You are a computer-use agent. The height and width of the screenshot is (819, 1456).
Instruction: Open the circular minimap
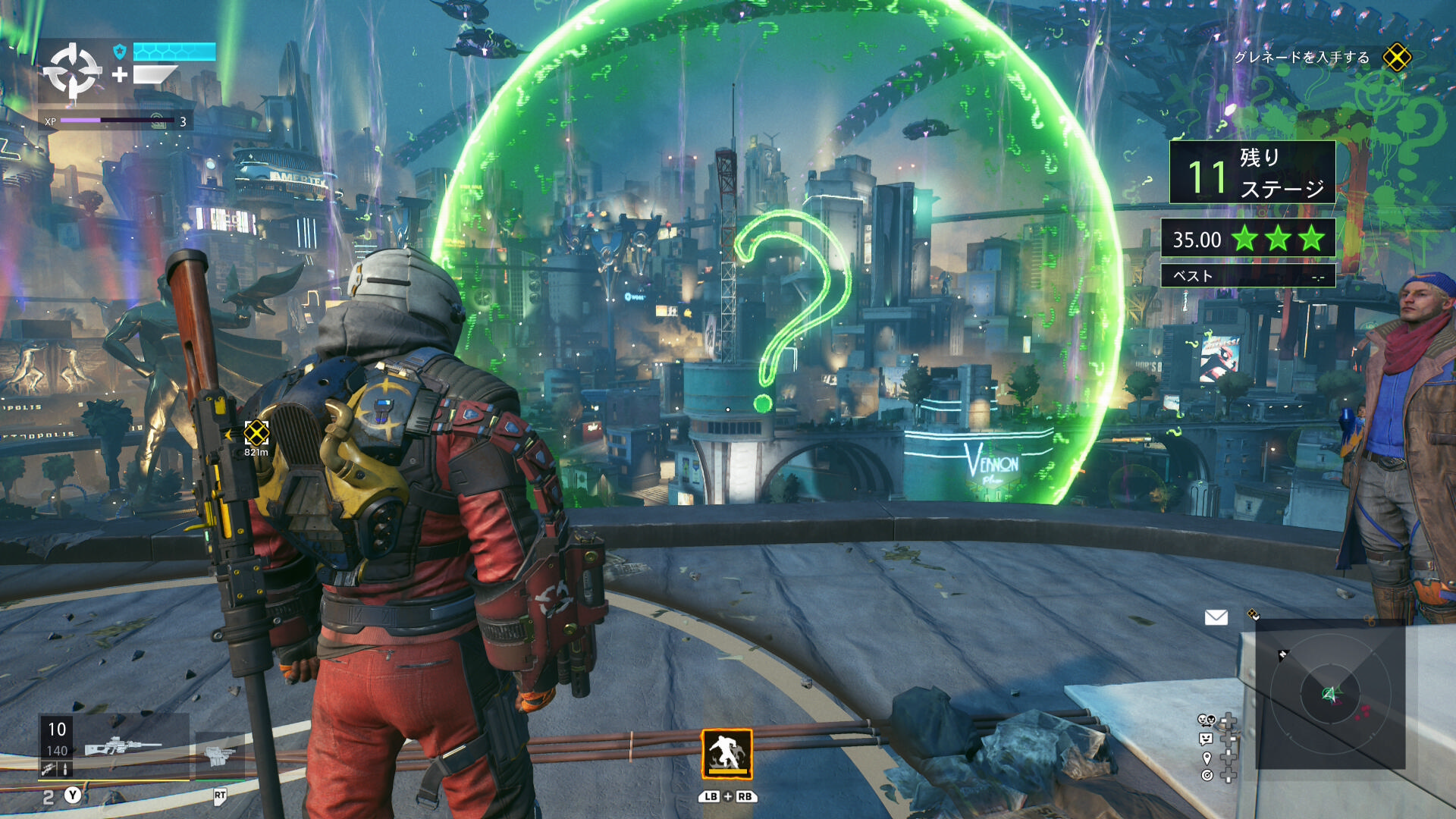pyautogui.click(x=1330, y=693)
